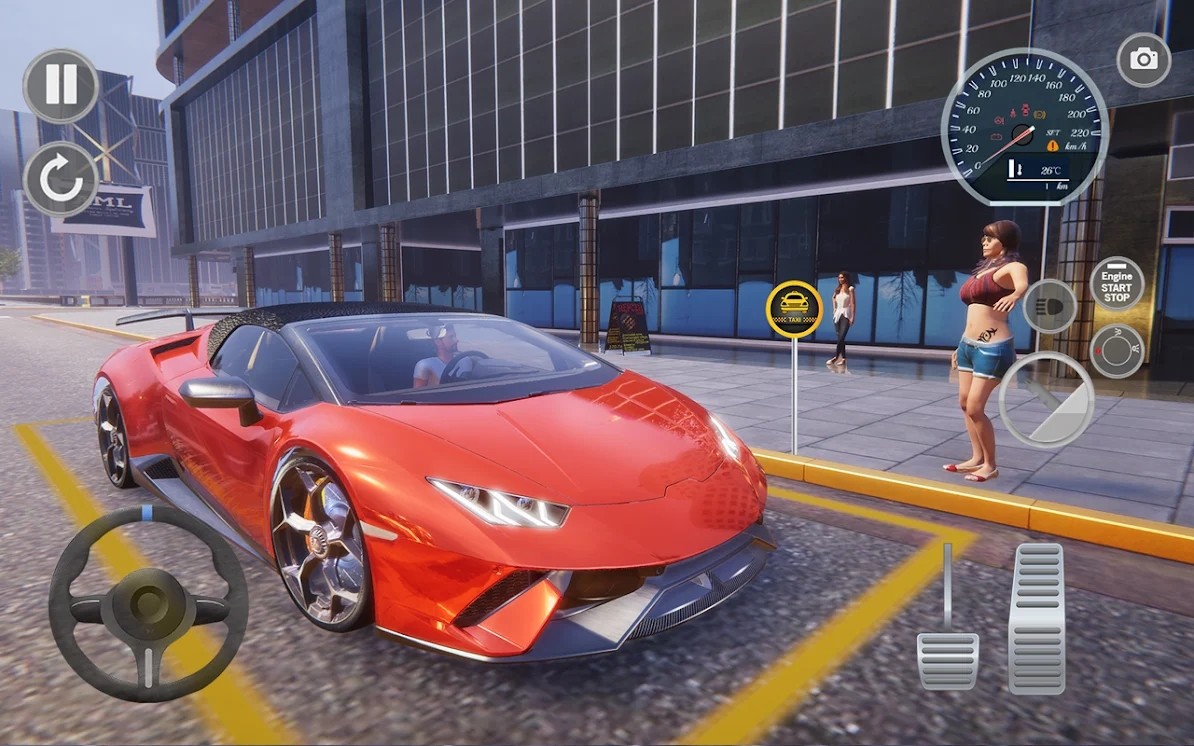This screenshot has height=746, width=1194.
Task: Turn on the headlights
Action: [x=1048, y=305]
